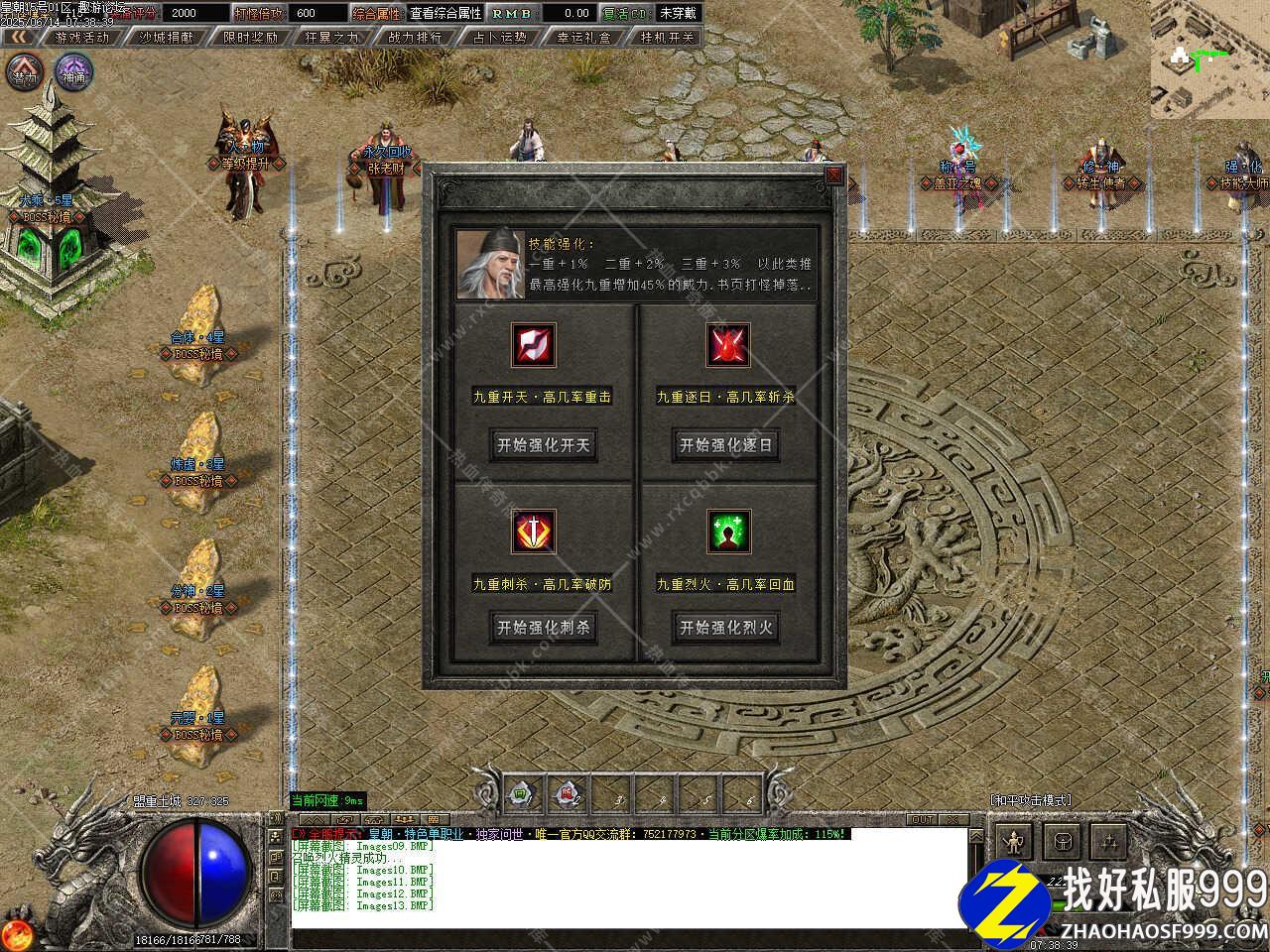
Task: Open the character figure panel button
Action: coord(1014,842)
